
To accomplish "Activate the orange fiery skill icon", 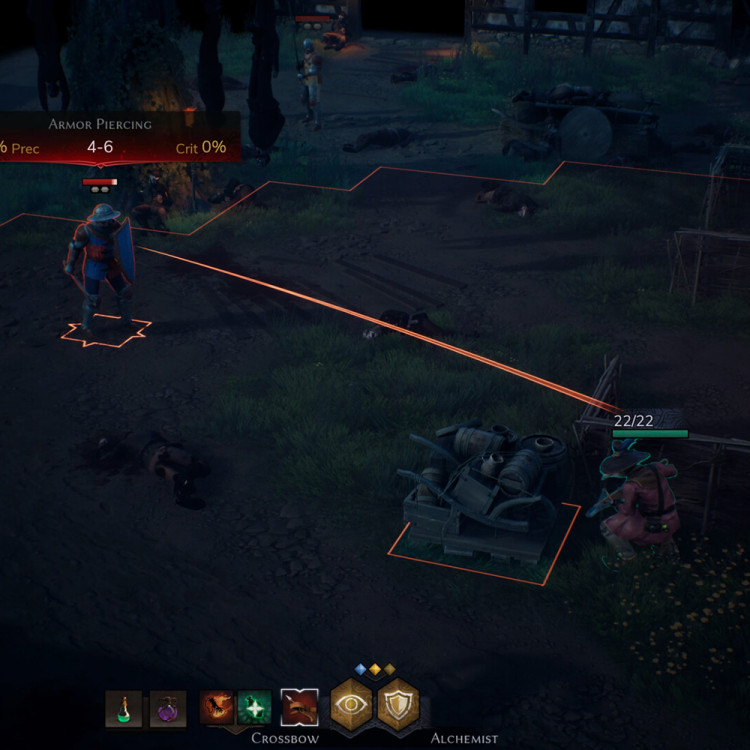I will 216,707.
